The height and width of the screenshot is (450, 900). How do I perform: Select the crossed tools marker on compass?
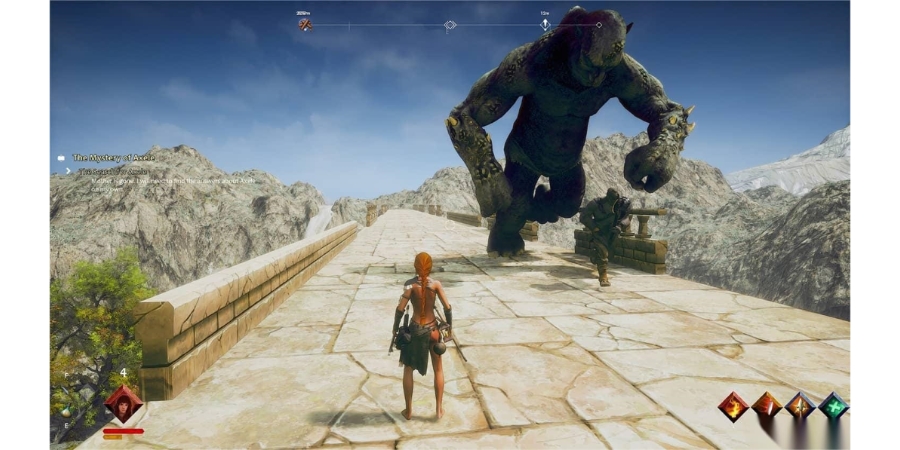(x=305, y=24)
